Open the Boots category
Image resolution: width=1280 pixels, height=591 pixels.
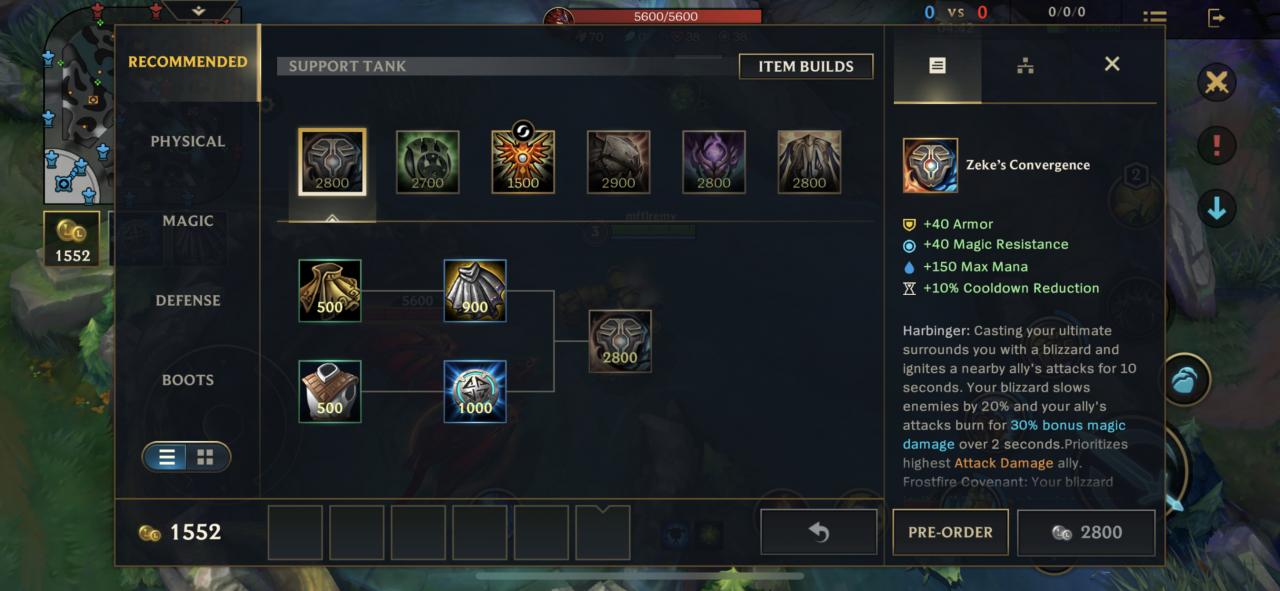point(187,380)
